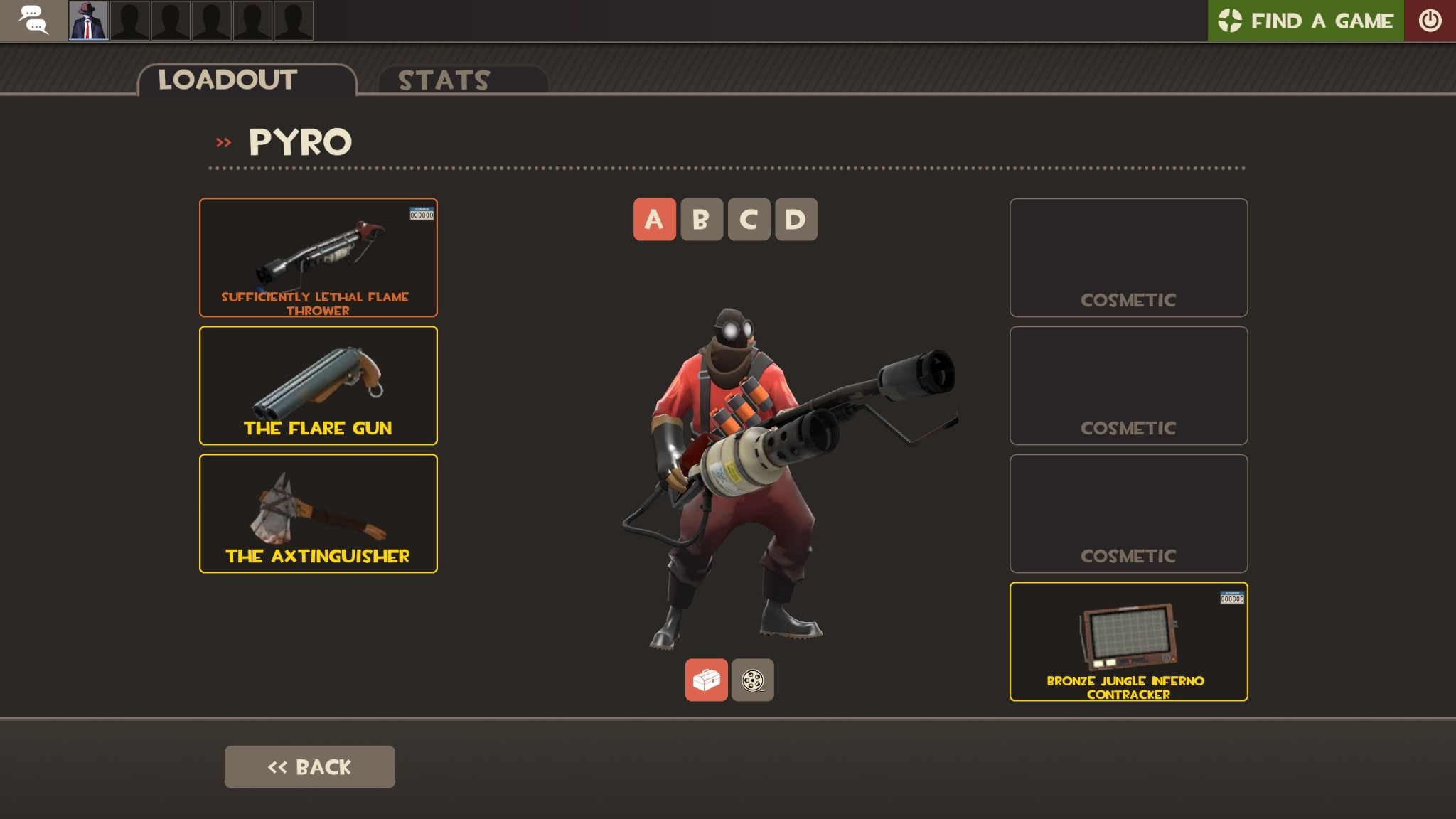Click the Team Fortress logo on Find a Game
Screen dimensions: 1456x819
[x=1231, y=20]
